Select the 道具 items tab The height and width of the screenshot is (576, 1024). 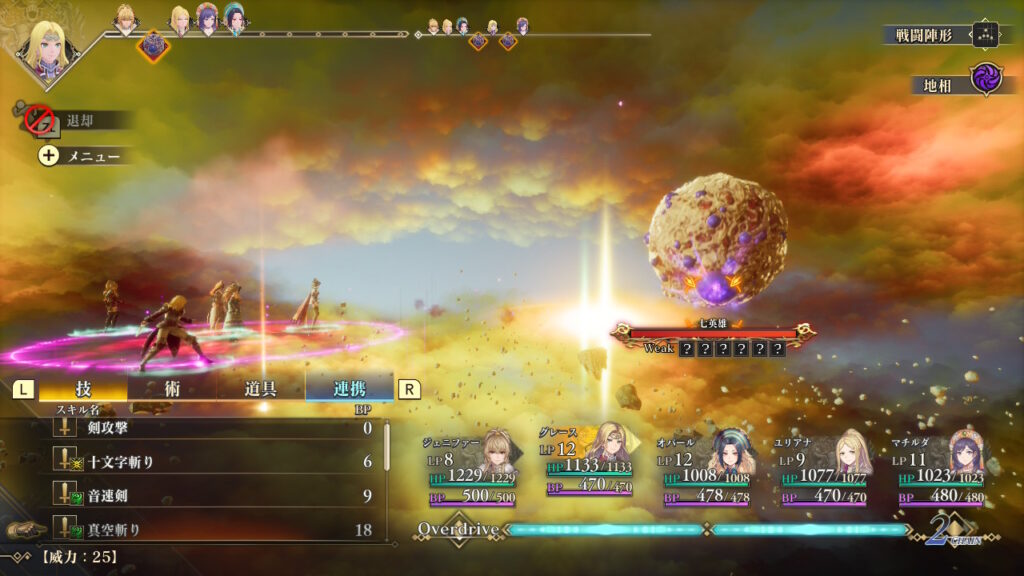click(x=261, y=389)
